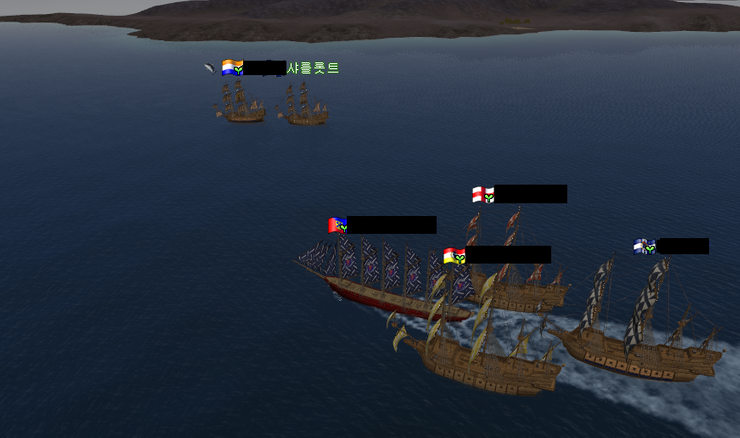
Task: Choose the name tag with yellow-red flag
Action: (497, 255)
